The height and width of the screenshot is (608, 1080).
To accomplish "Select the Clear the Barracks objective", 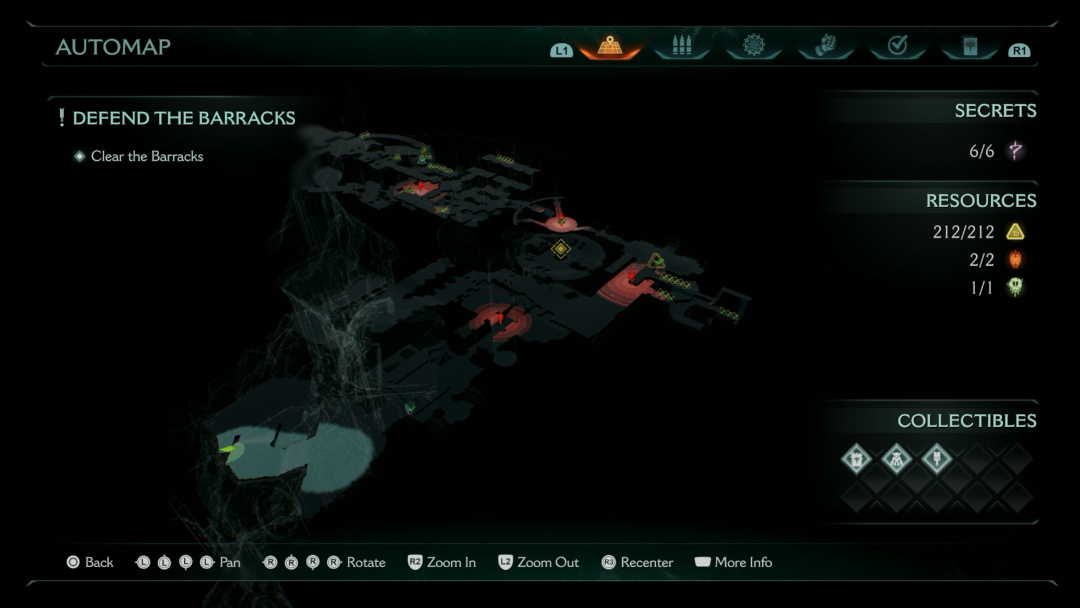I will coord(146,156).
